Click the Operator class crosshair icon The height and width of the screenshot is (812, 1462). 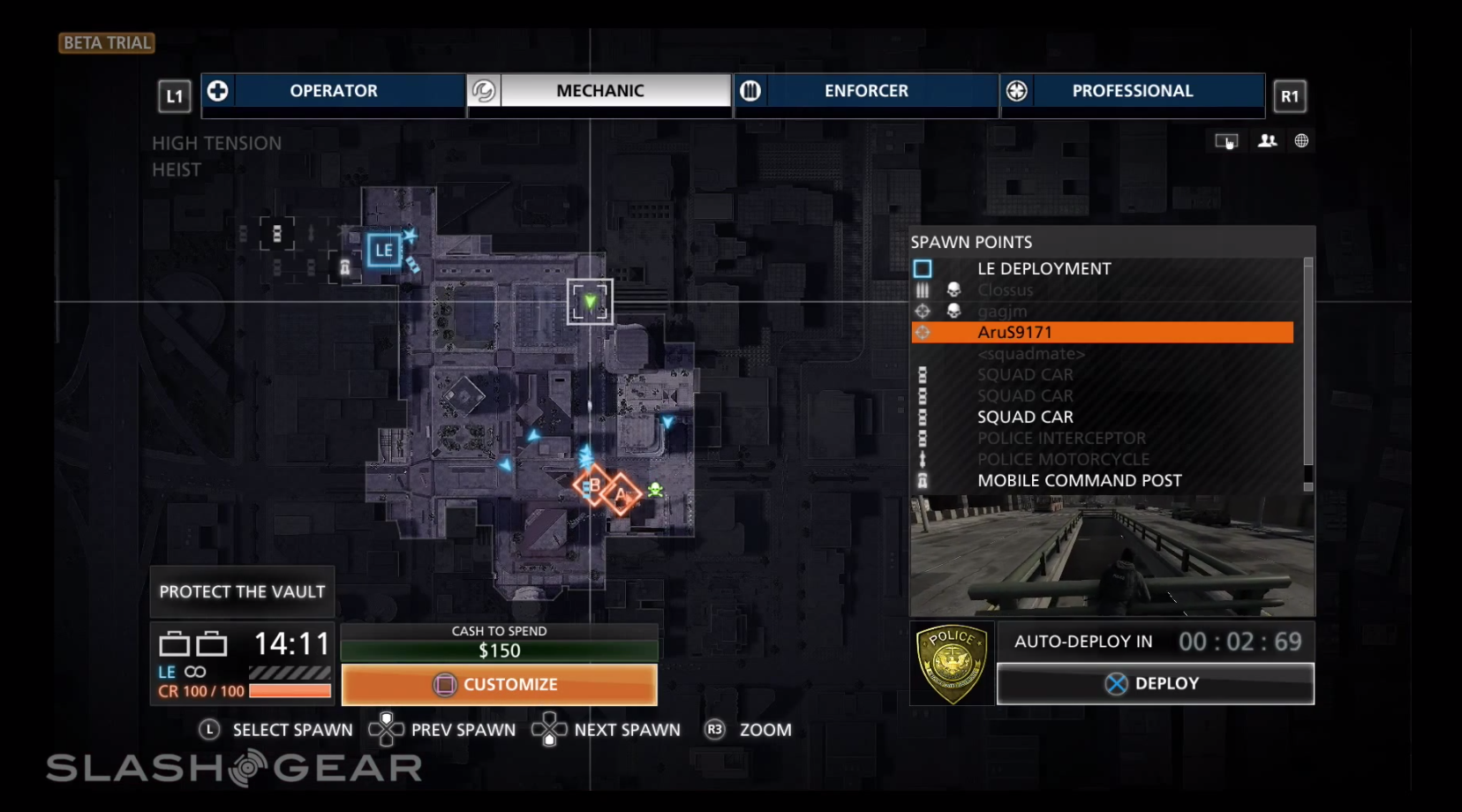pos(216,90)
